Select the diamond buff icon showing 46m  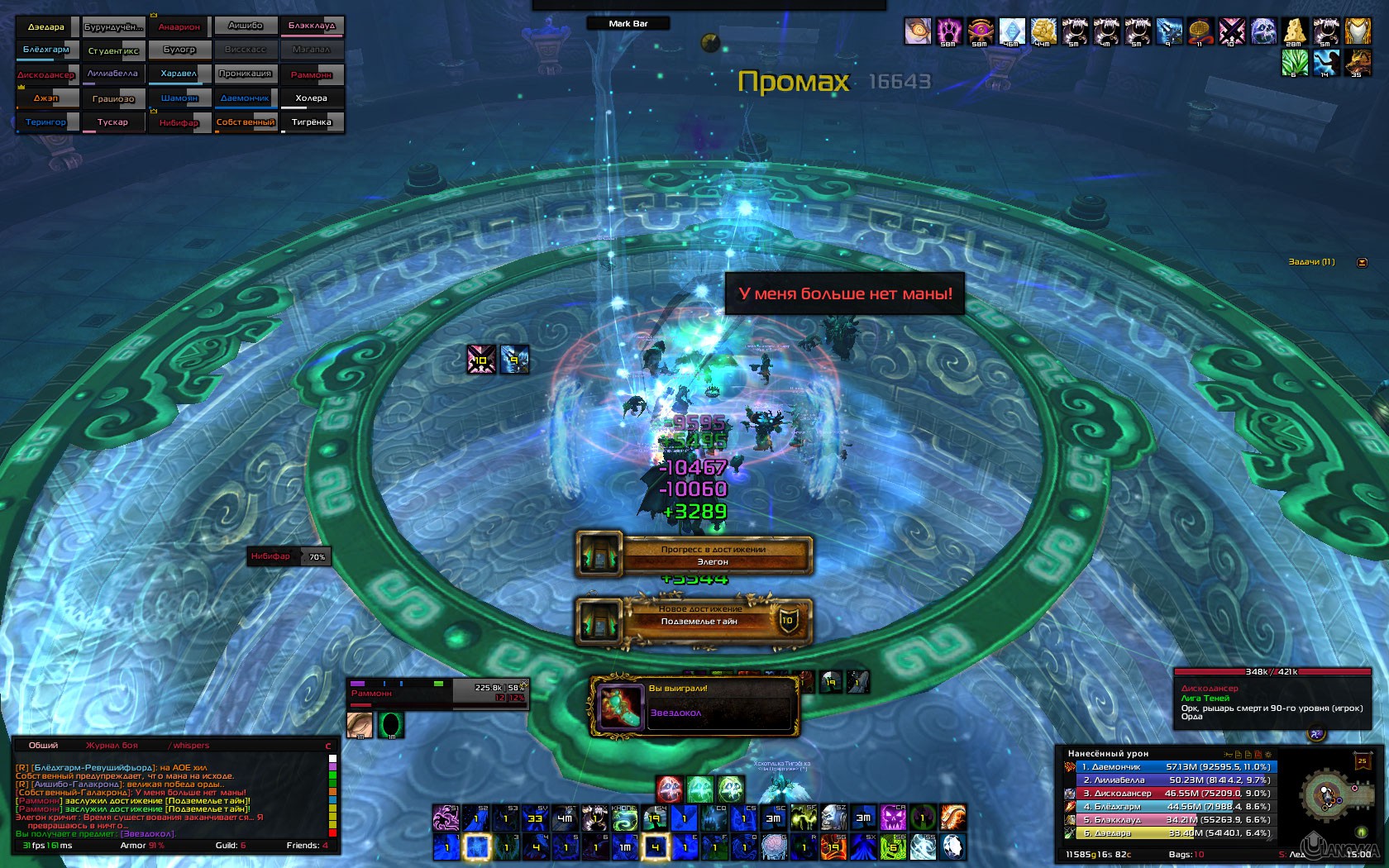(1011, 29)
